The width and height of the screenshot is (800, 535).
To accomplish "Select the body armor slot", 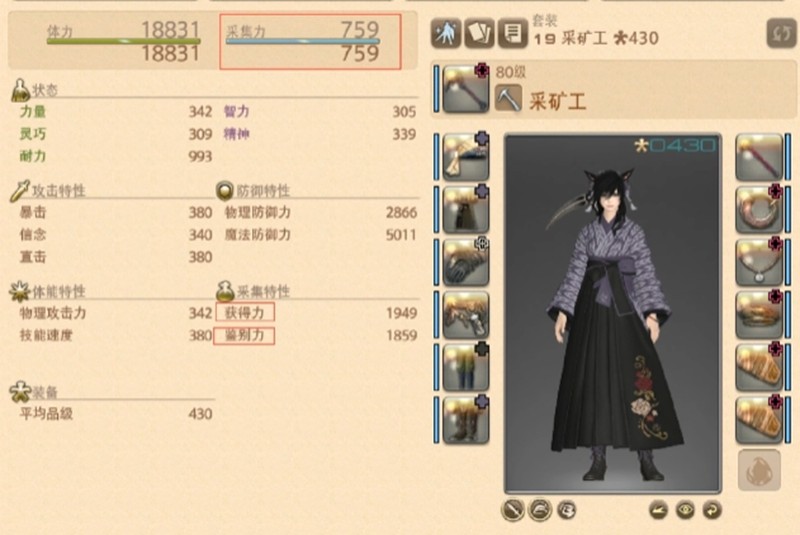I will pos(465,208).
